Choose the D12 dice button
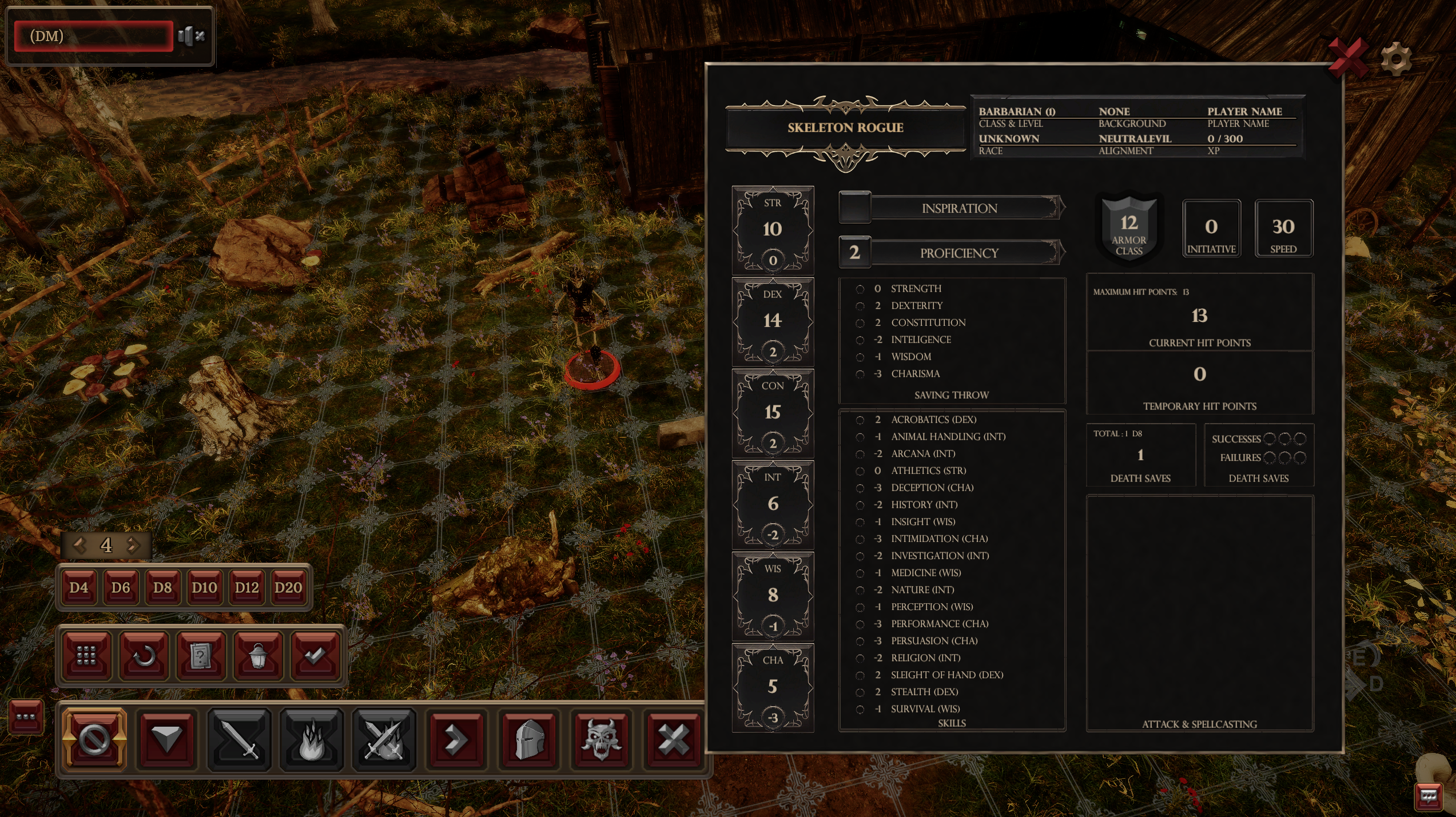 pyautogui.click(x=246, y=588)
